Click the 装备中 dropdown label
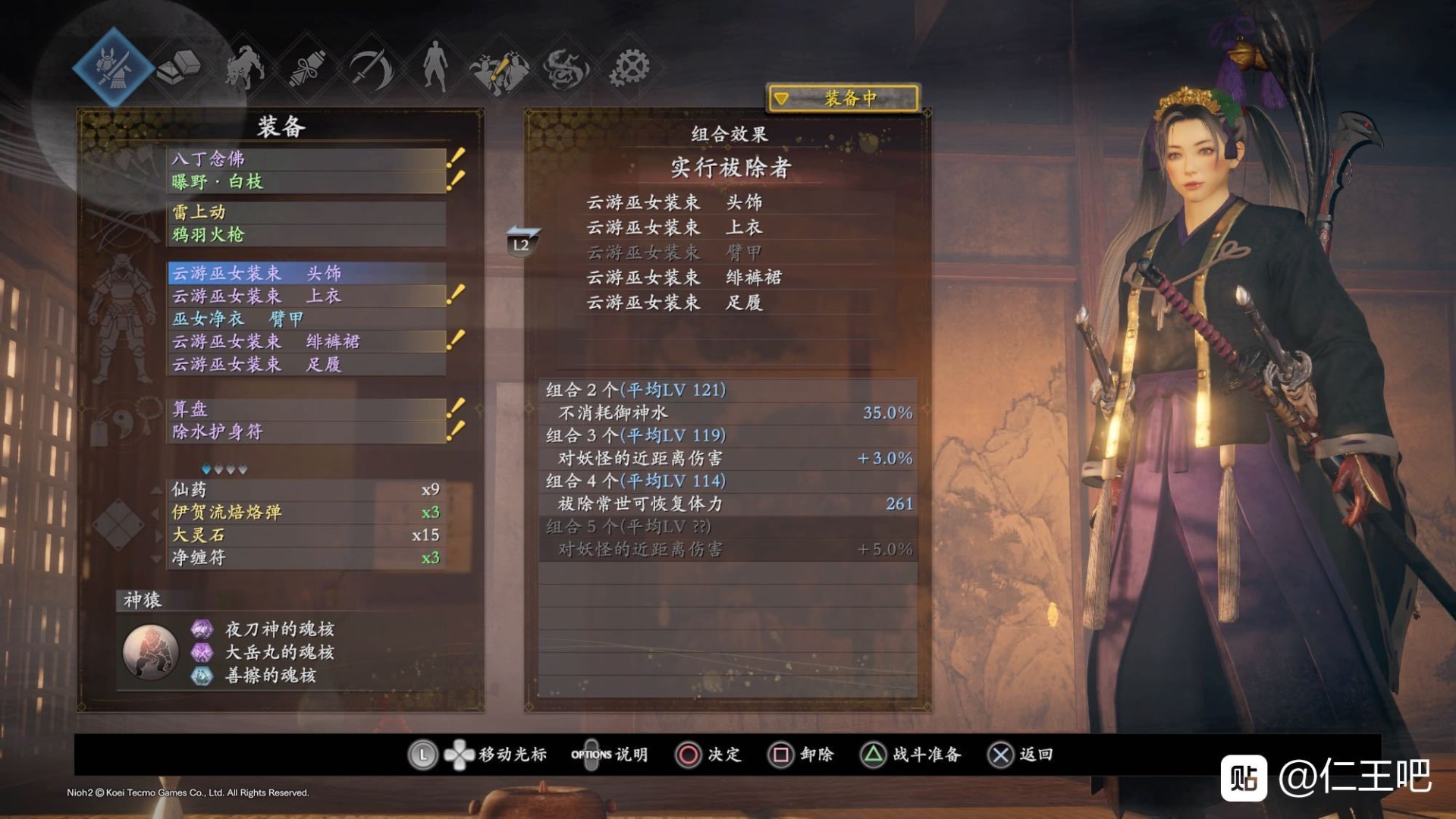 coord(843,99)
